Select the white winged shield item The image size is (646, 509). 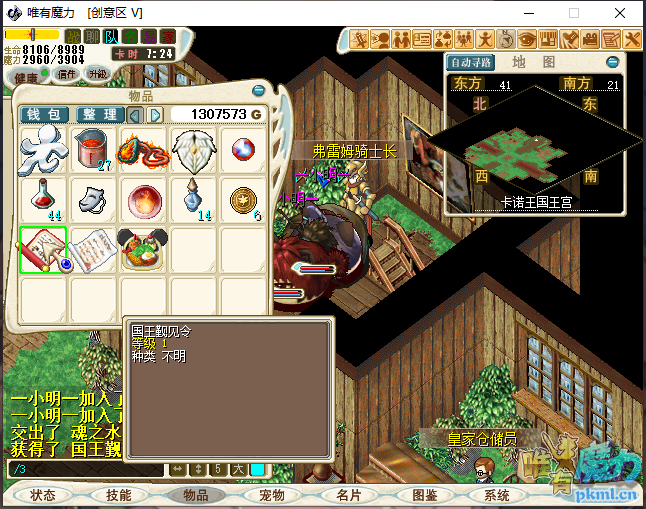pos(193,150)
